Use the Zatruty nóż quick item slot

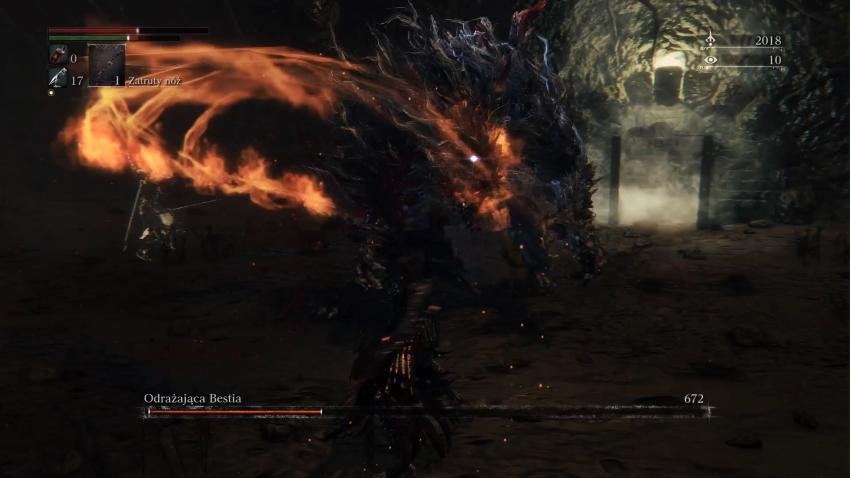coord(107,65)
